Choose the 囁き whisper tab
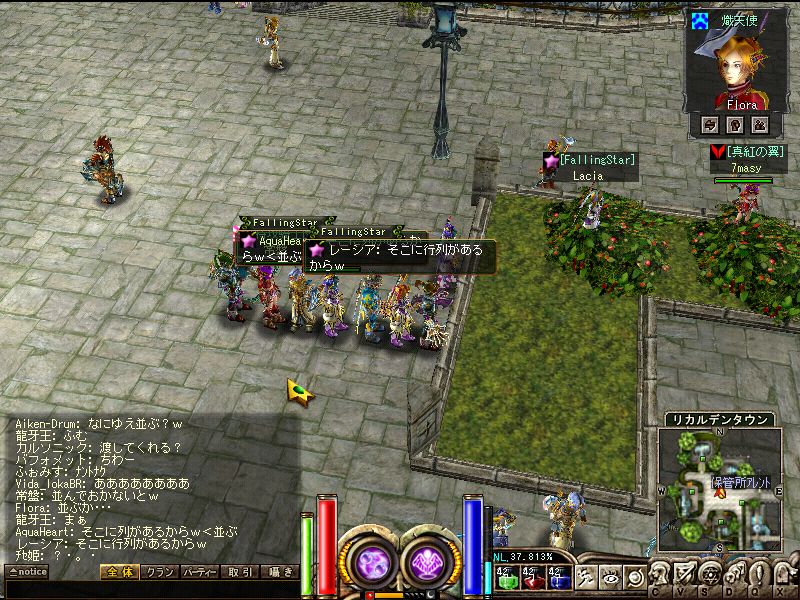The height and width of the screenshot is (600, 800). 279,572
